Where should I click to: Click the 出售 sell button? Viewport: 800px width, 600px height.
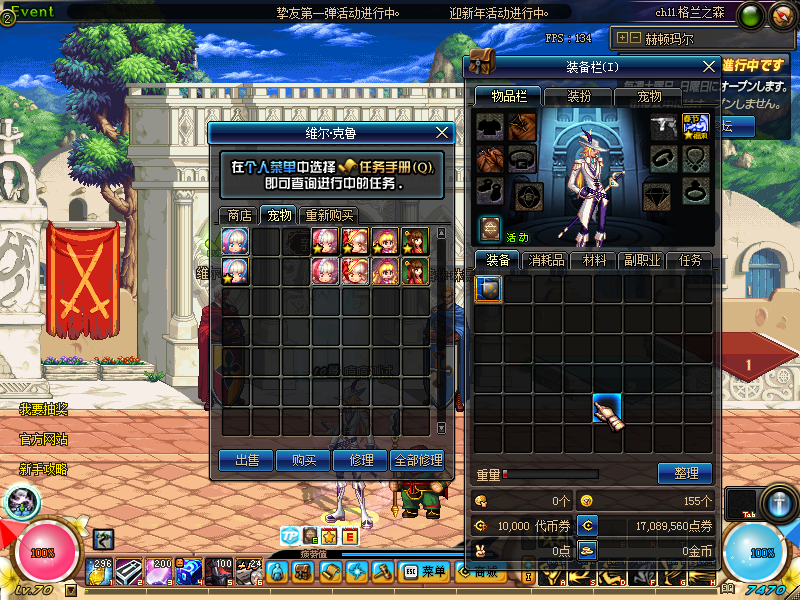point(247,460)
